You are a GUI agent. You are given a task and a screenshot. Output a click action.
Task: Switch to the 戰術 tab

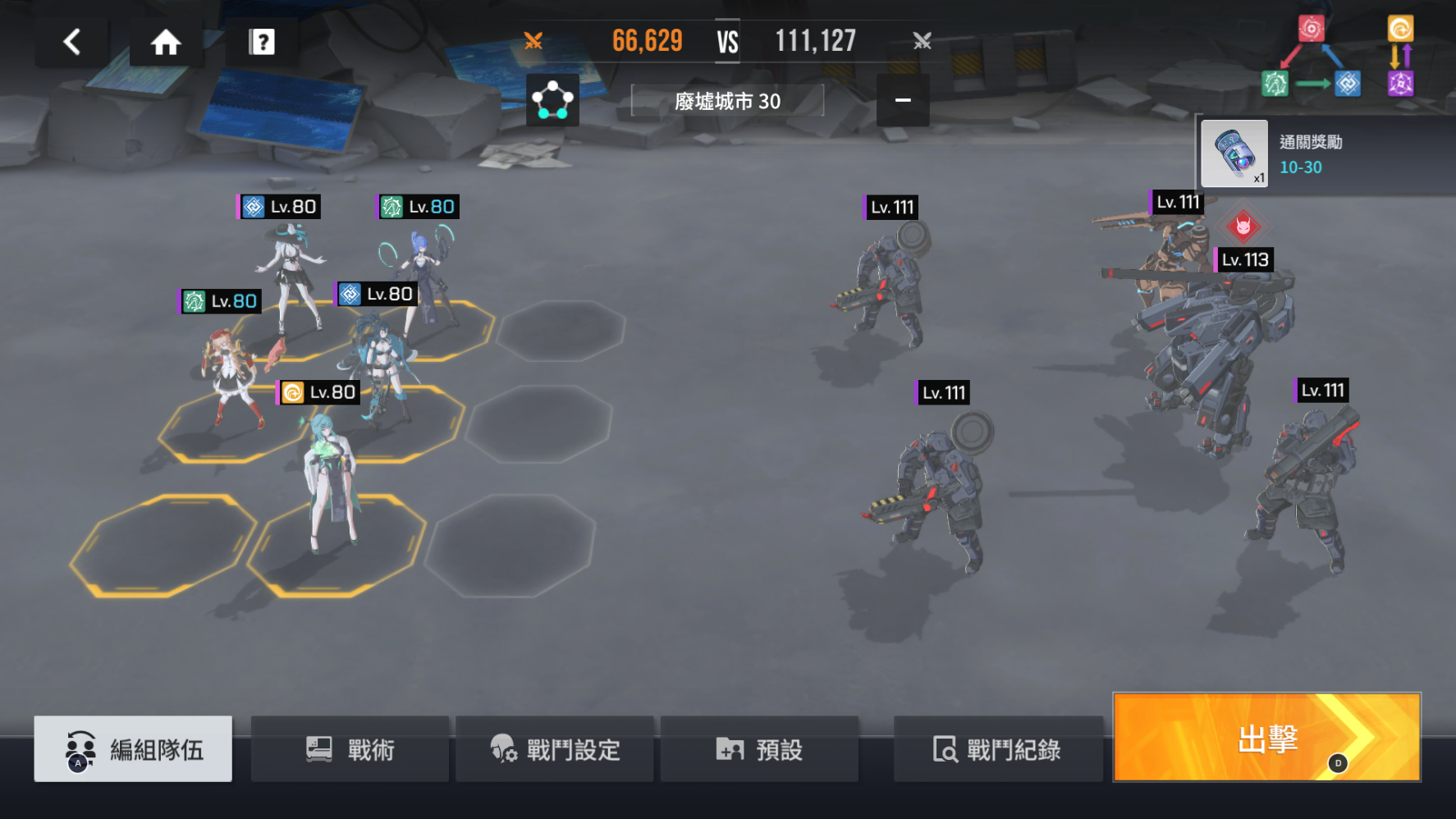coord(350,748)
